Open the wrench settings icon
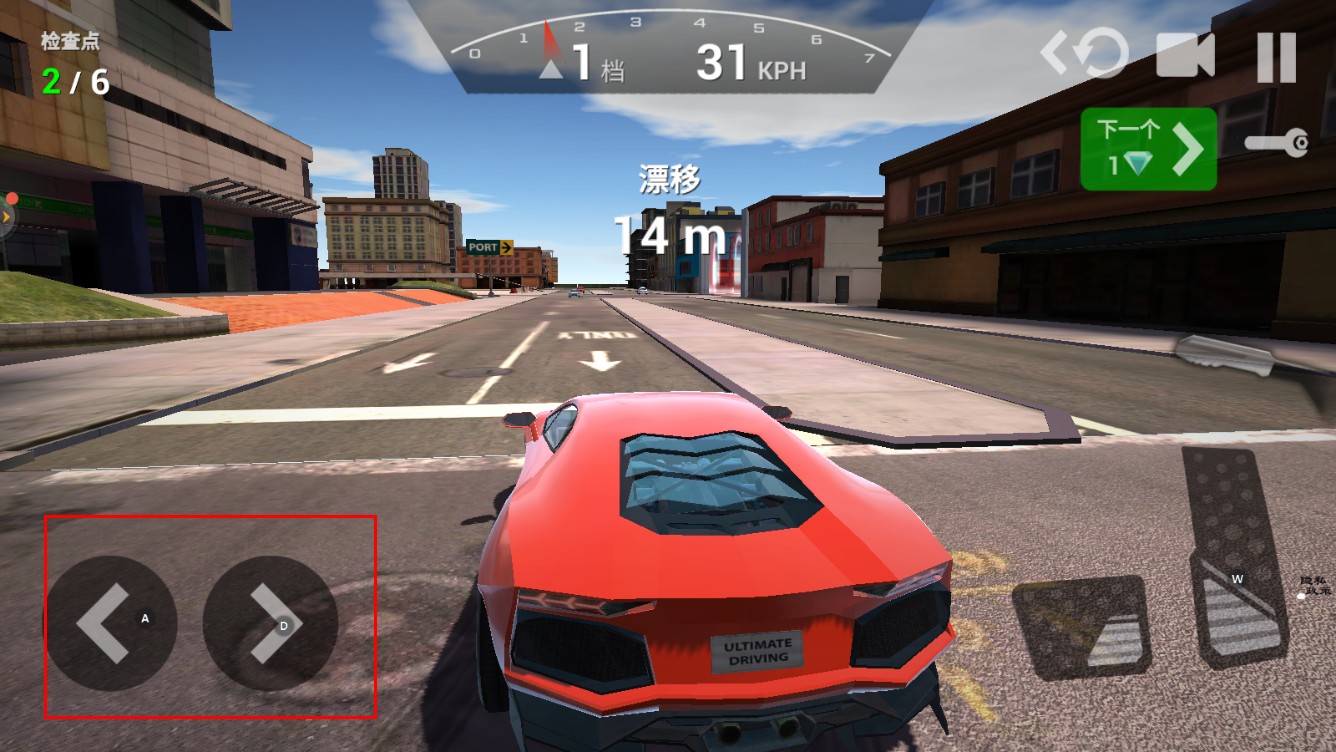1336x752 pixels. [1277, 143]
